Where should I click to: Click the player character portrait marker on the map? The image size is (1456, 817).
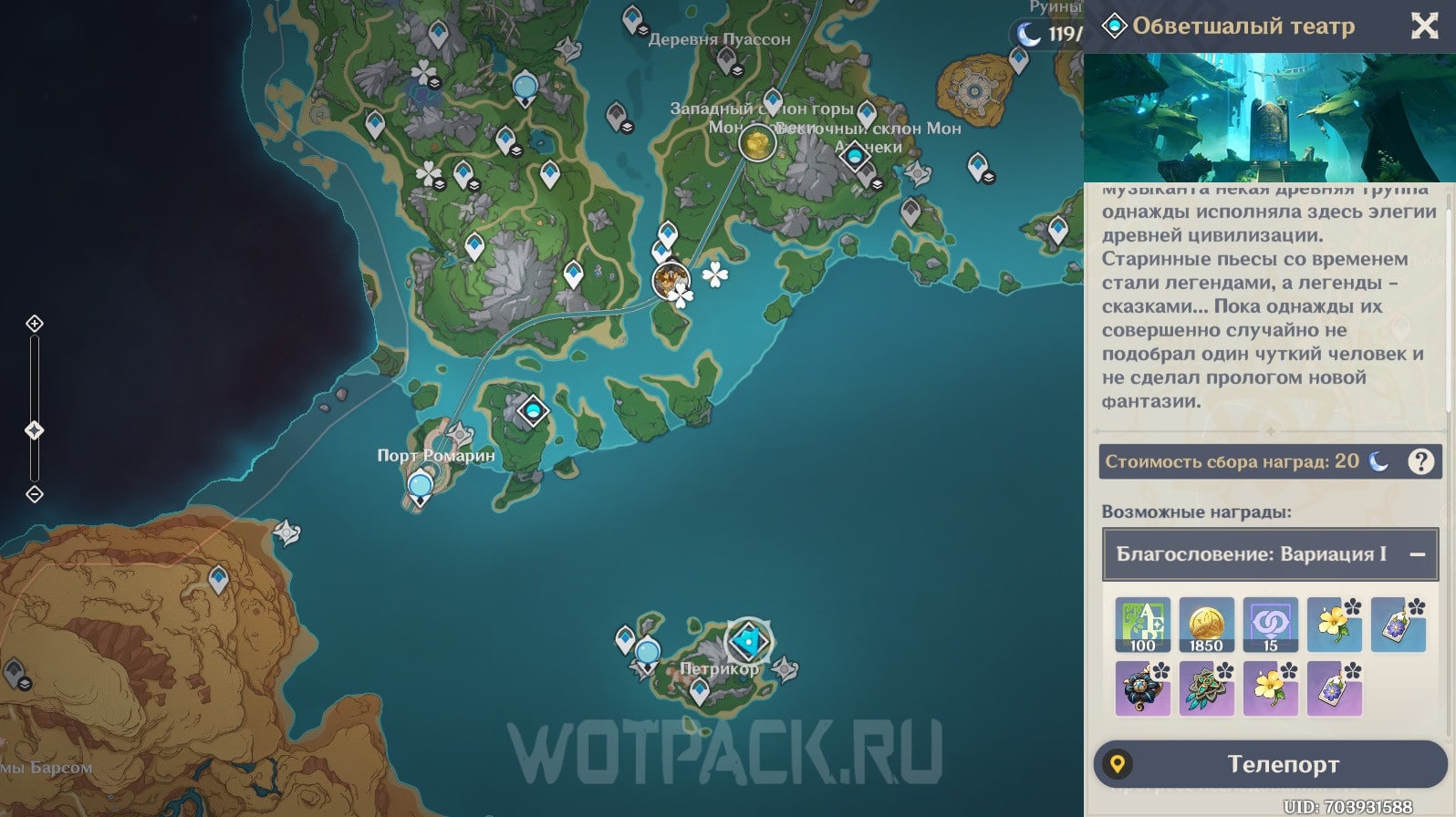pyautogui.click(x=671, y=279)
